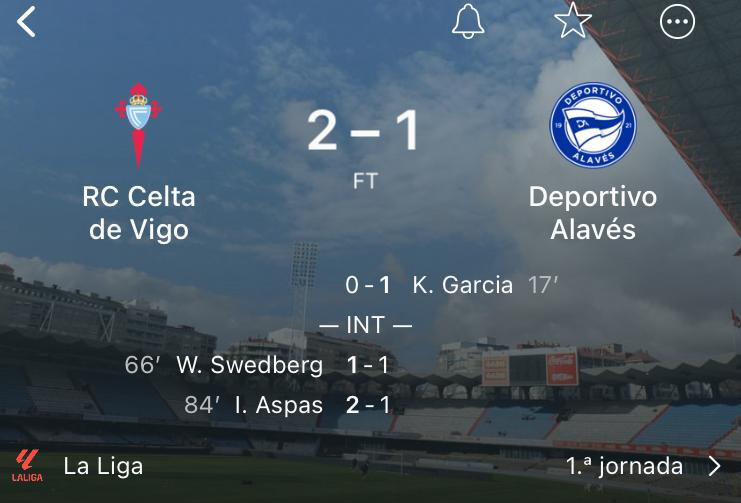Go back using the left arrow
The width and height of the screenshot is (741, 503).
pos(27,22)
